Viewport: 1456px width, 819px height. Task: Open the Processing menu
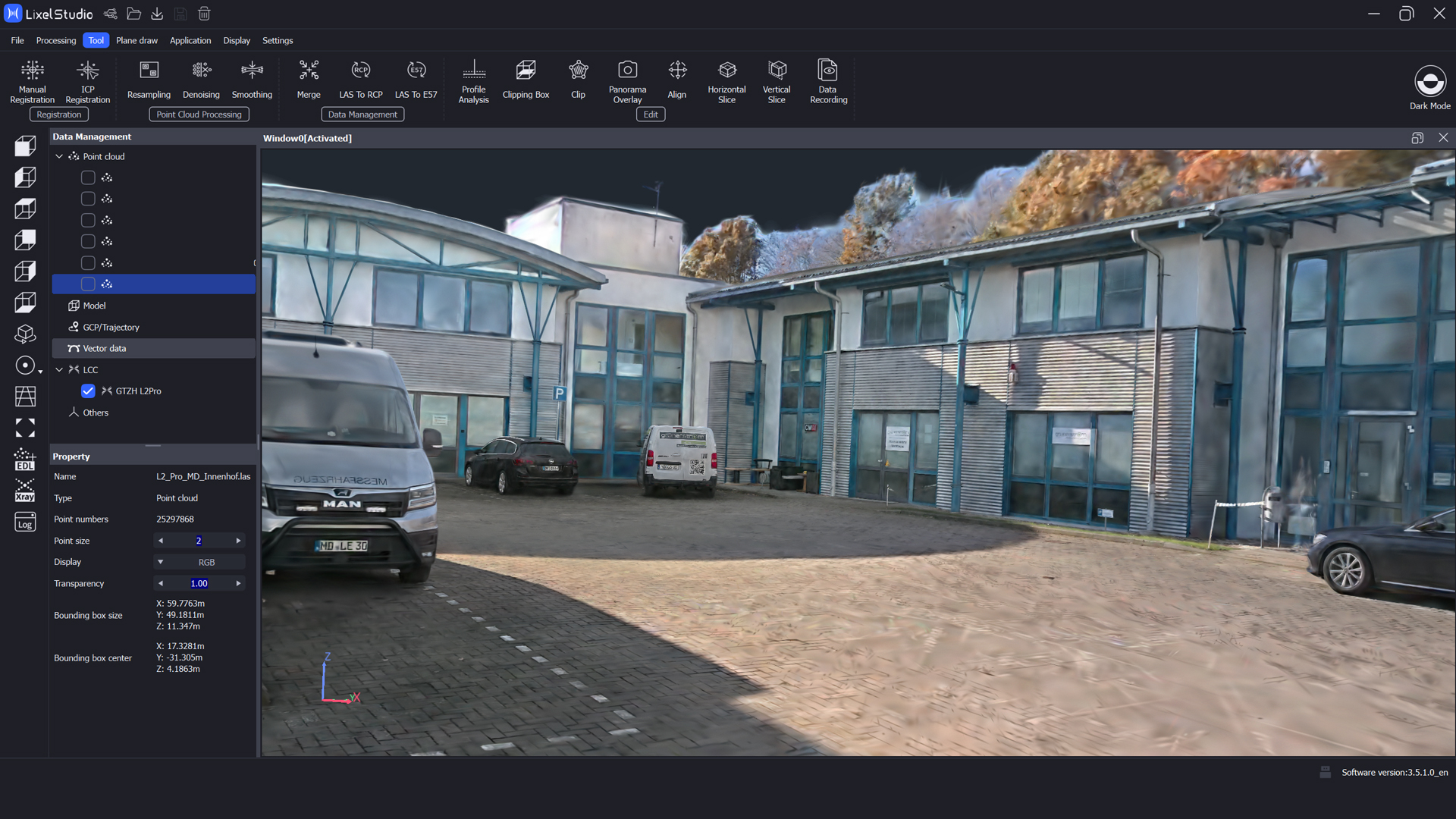(56, 40)
